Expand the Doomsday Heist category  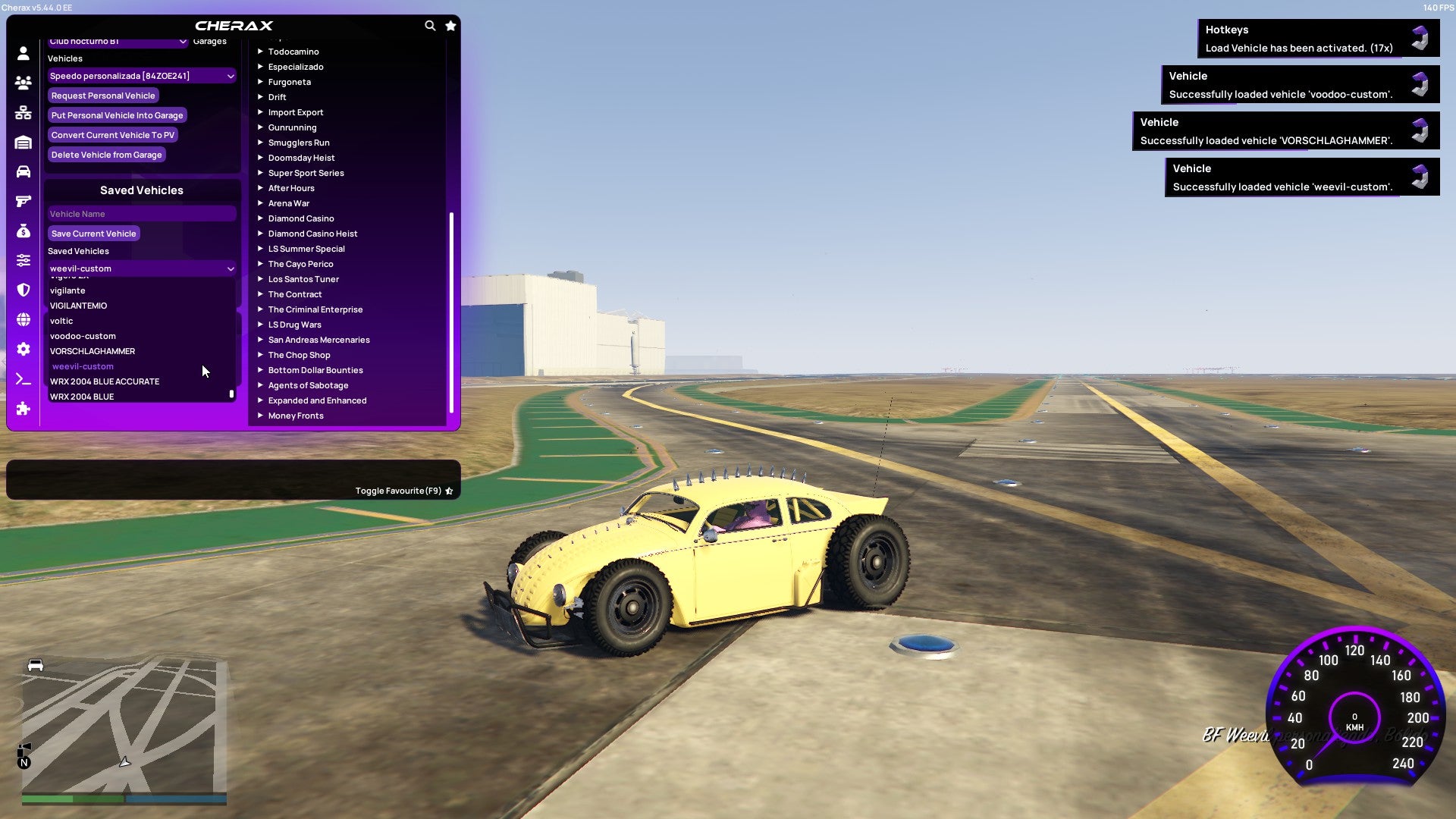(x=300, y=158)
